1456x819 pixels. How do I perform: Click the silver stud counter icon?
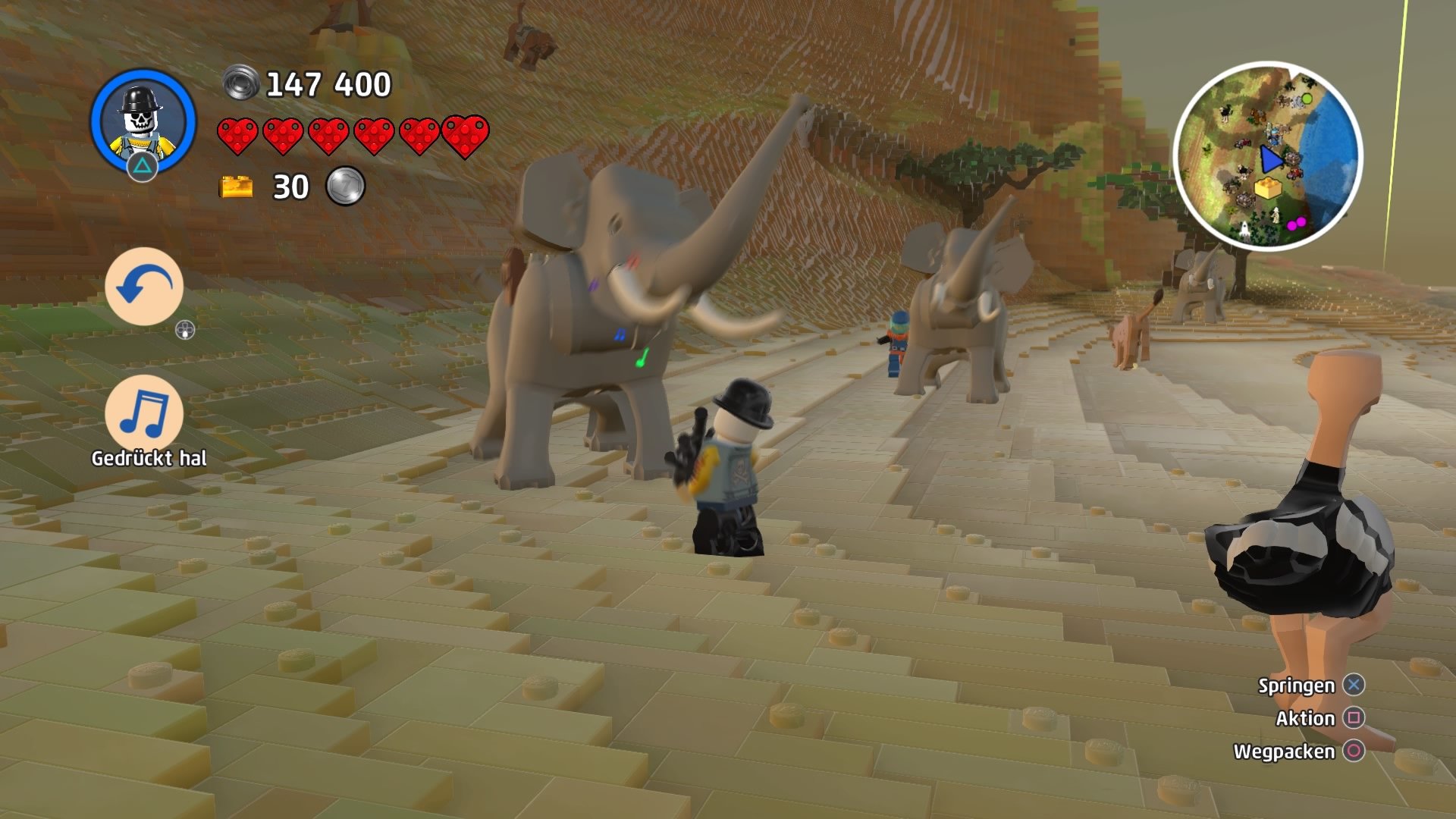coord(241,82)
